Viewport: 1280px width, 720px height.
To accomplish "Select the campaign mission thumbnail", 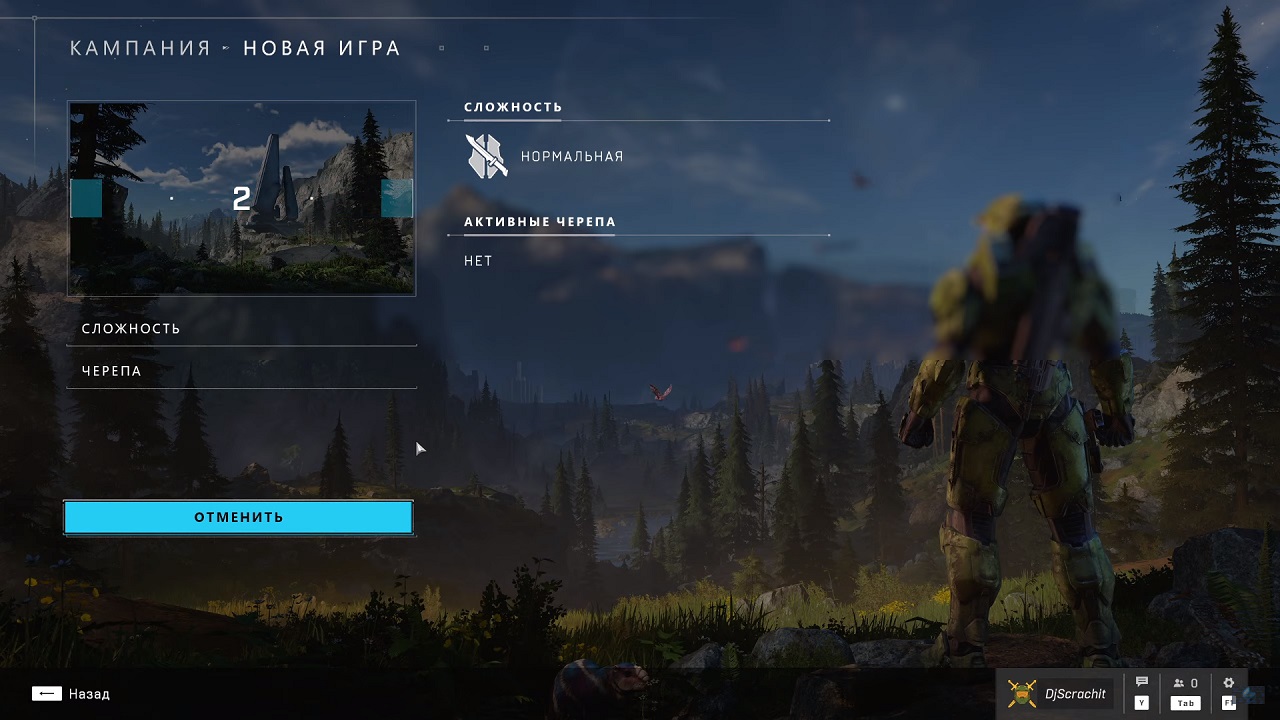I will click(x=241, y=198).
